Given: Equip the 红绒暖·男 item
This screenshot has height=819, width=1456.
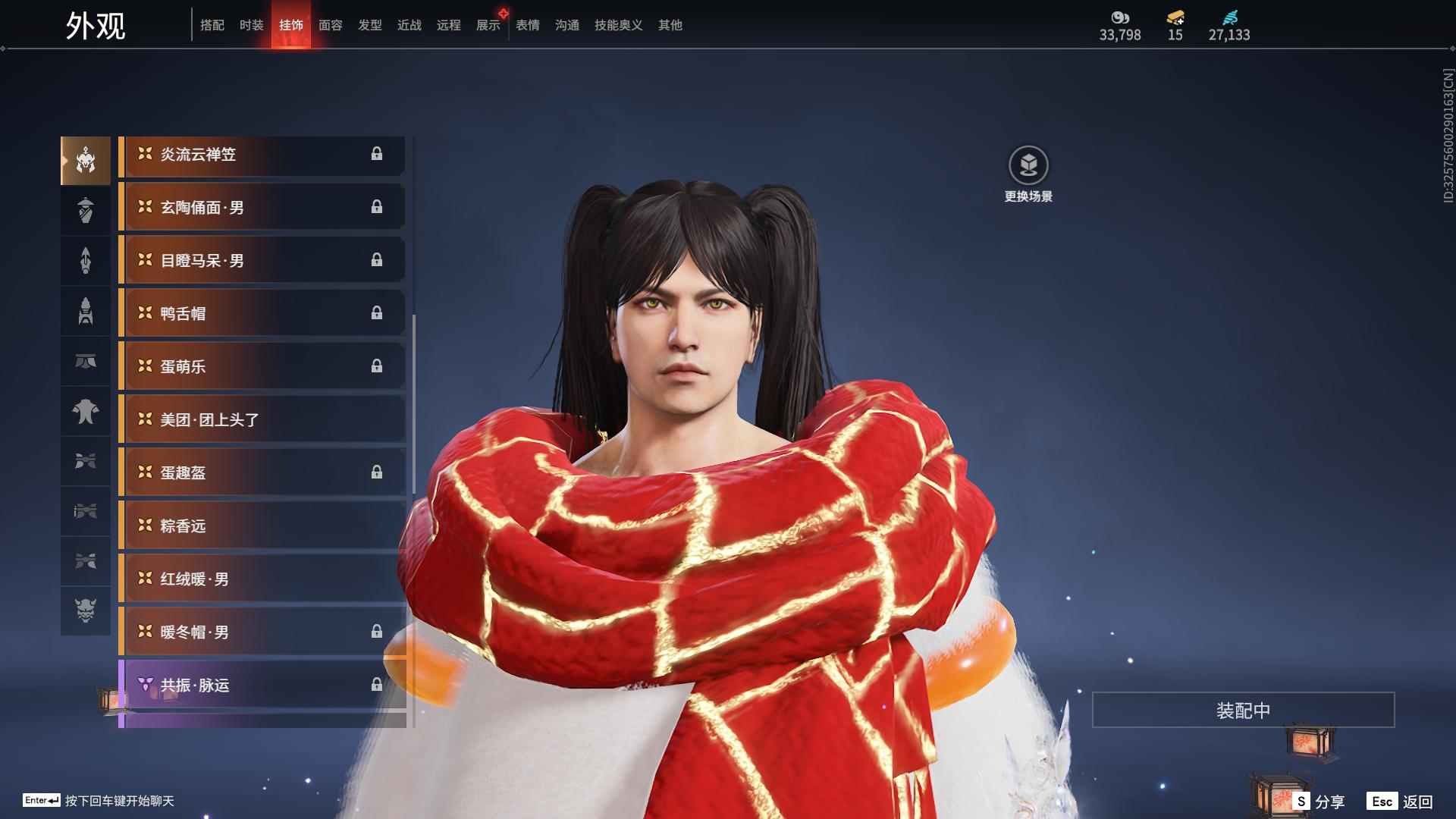Looking at the screenshot, I should pos(262,579).
